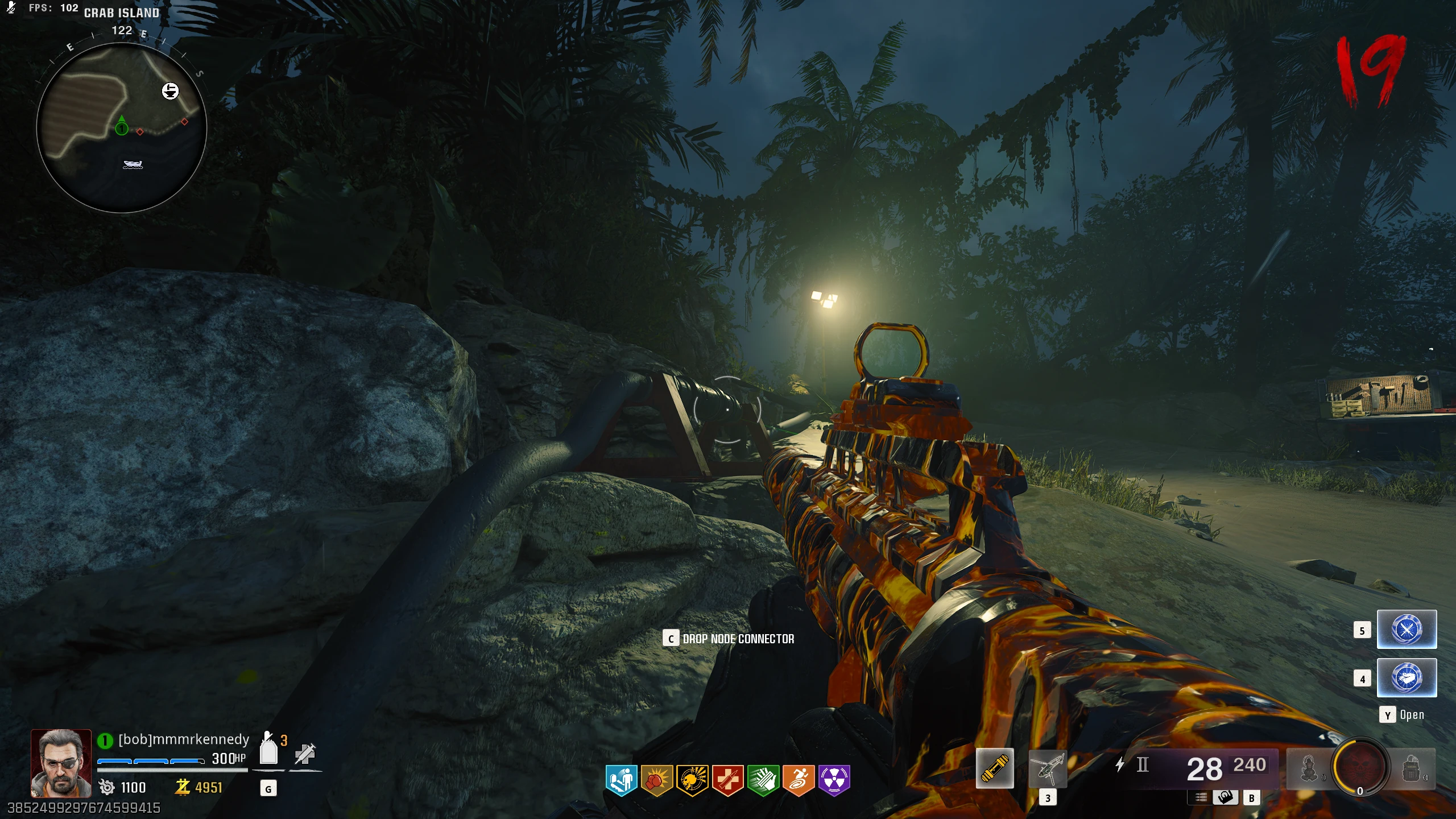Image resolution: width=1456 pixels, height=819 pixels.
Task: Click the green hand perk icon
Action: [763, 779]
